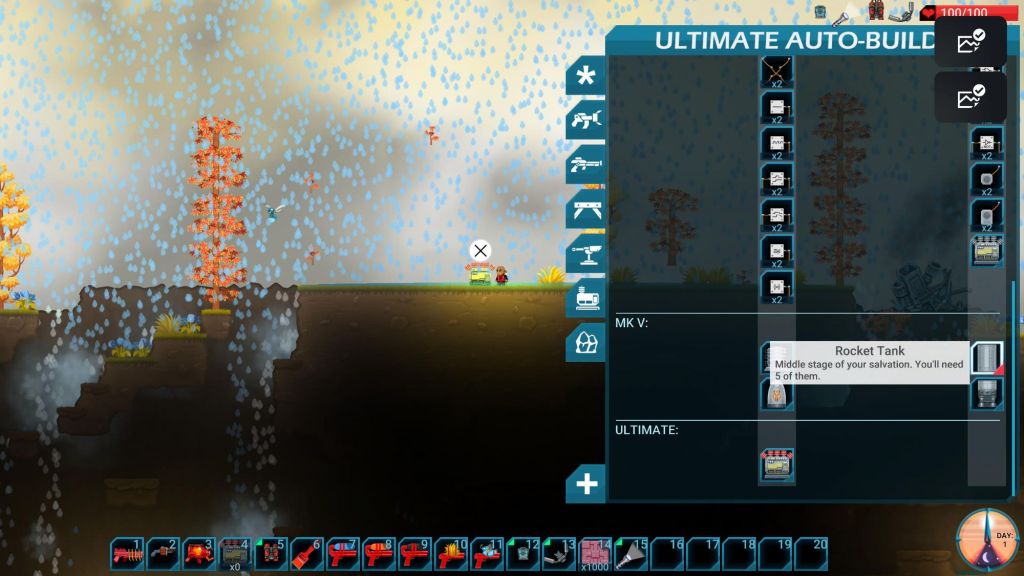The image size is (1024, 576).
Task: Click the plus button below the tabs
Action: pos(586,485)
